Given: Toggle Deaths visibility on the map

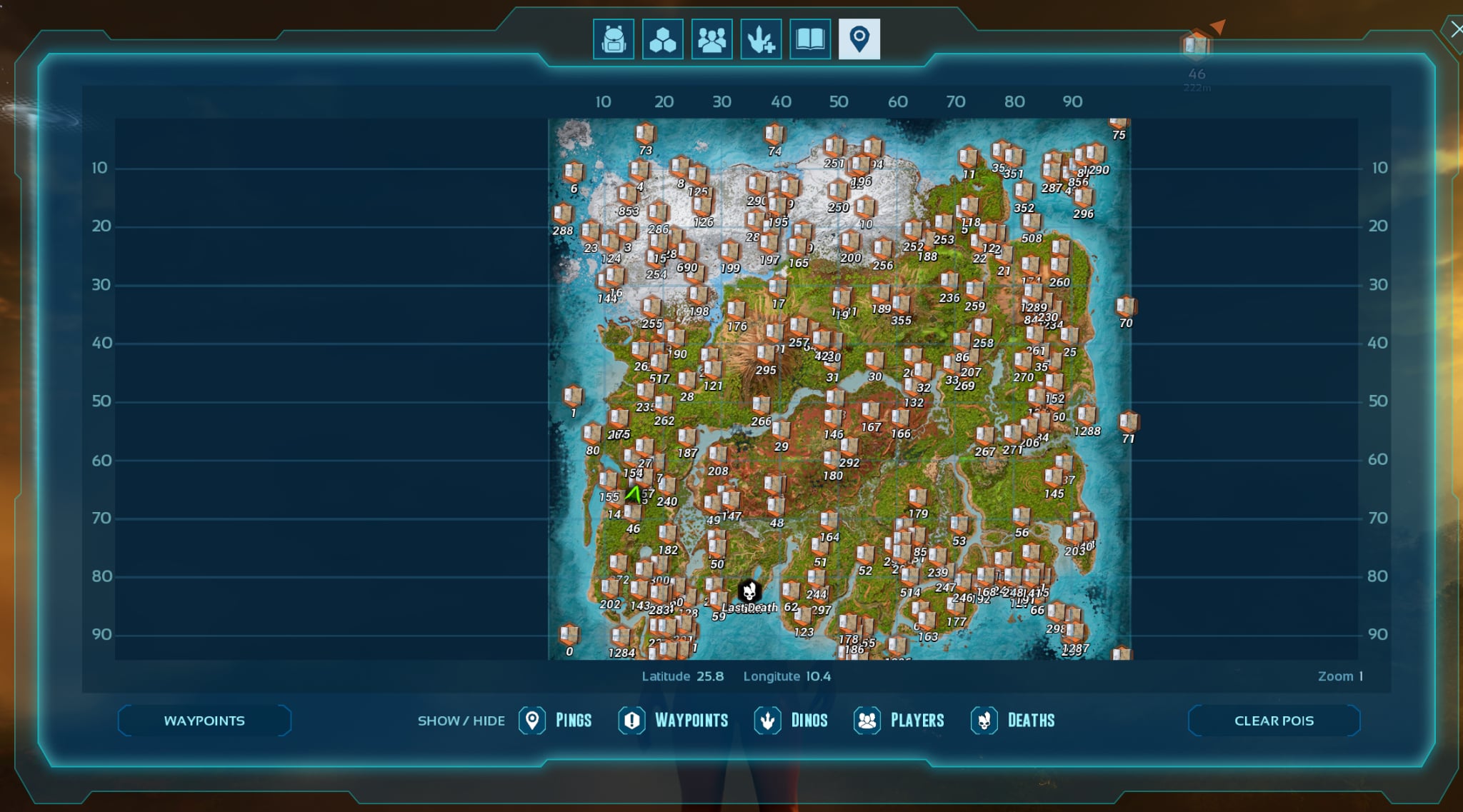Looking at the screenshot, I should (987, 721).
